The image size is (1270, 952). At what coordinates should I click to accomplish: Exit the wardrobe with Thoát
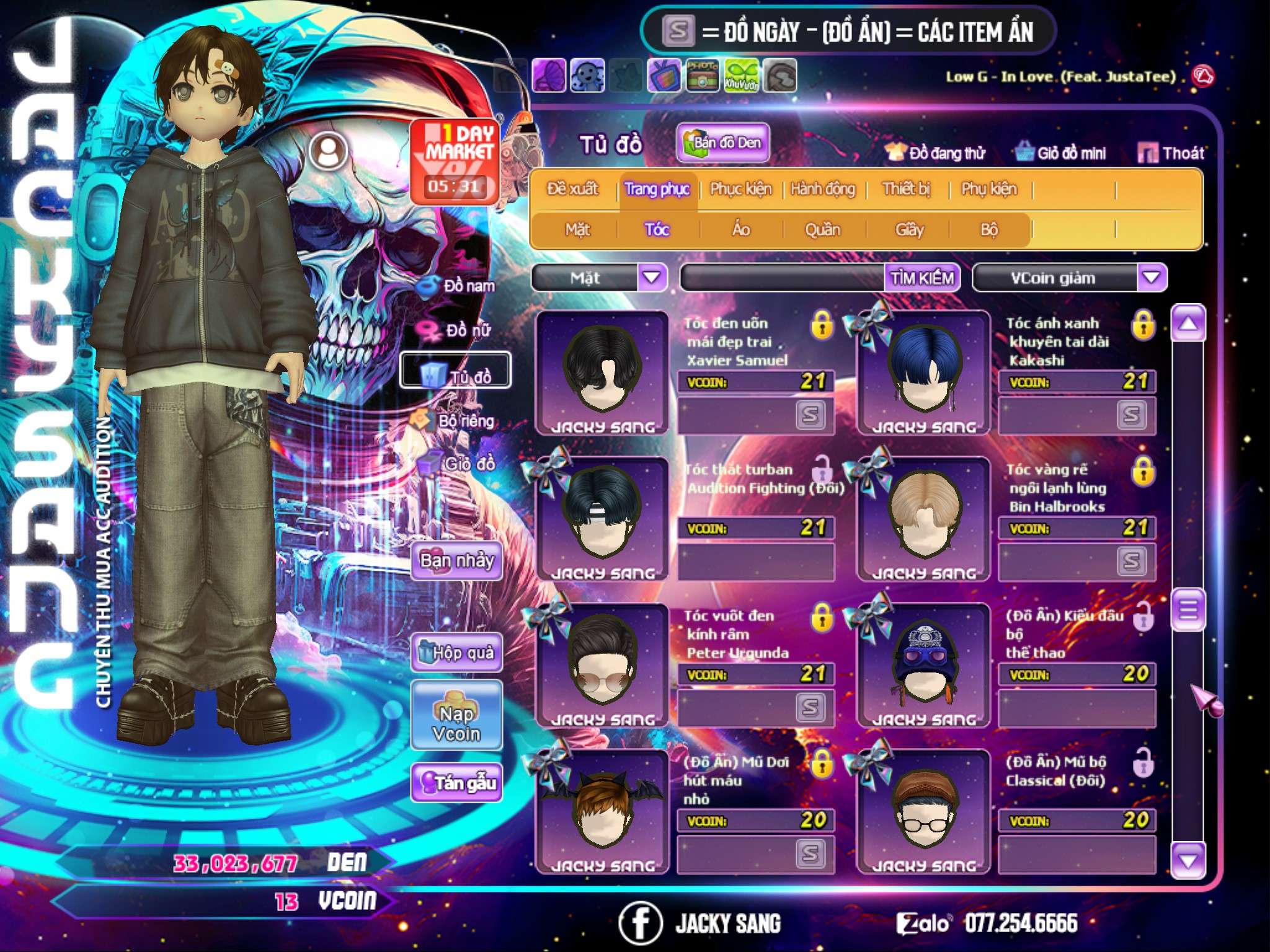[1171, 153]
